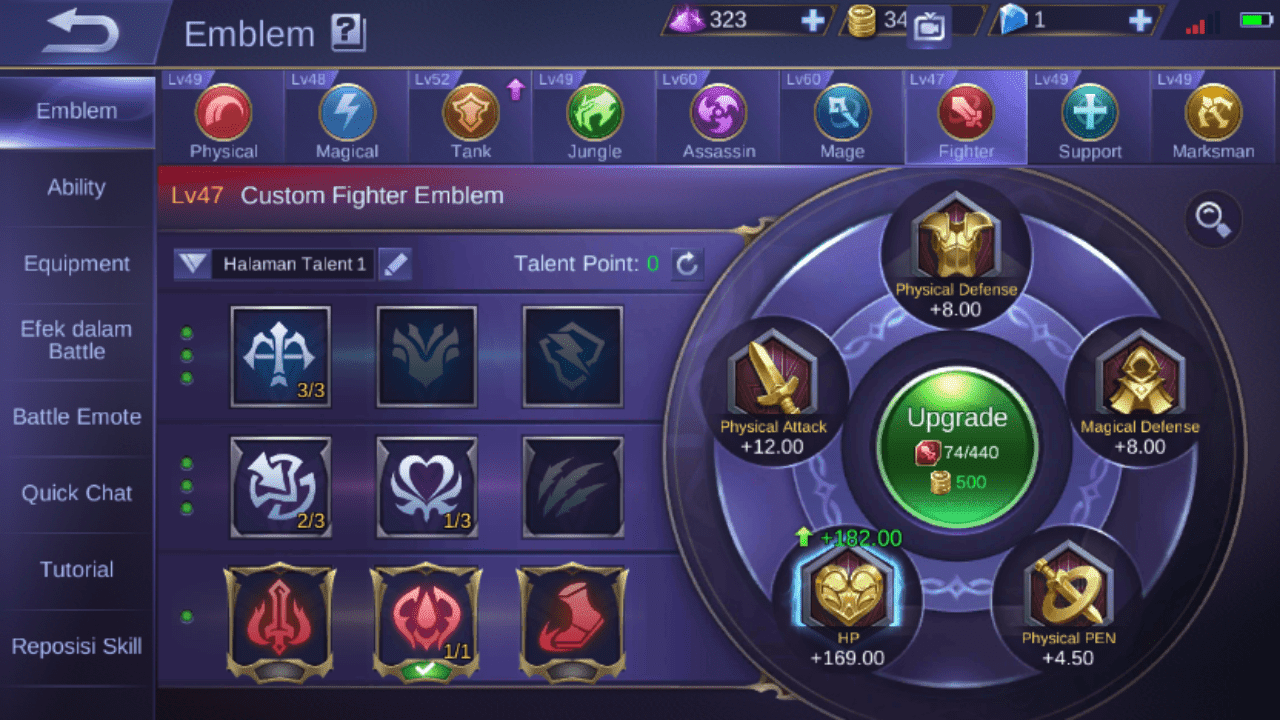1280x720 pixels.
Task: Open the Halaman Talent 1 page selector
Action: (x=293, y=264)
